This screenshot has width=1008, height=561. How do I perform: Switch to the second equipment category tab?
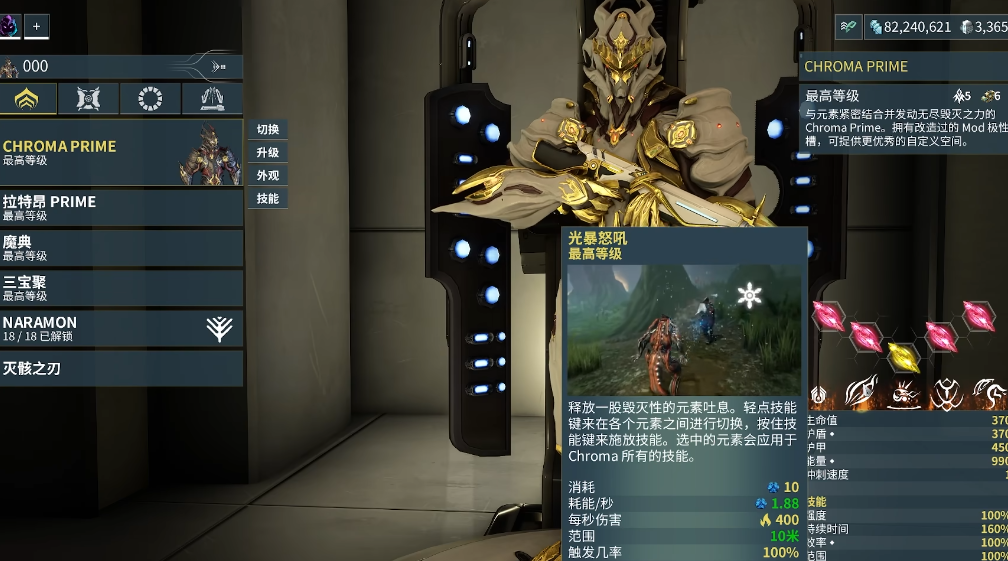[89, 98]
